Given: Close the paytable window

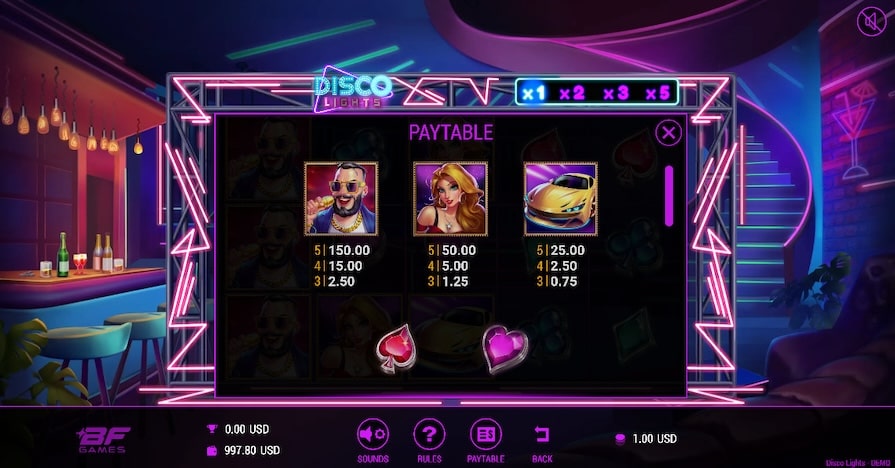Looking at the screenshot, I should [x=668, y=132].
